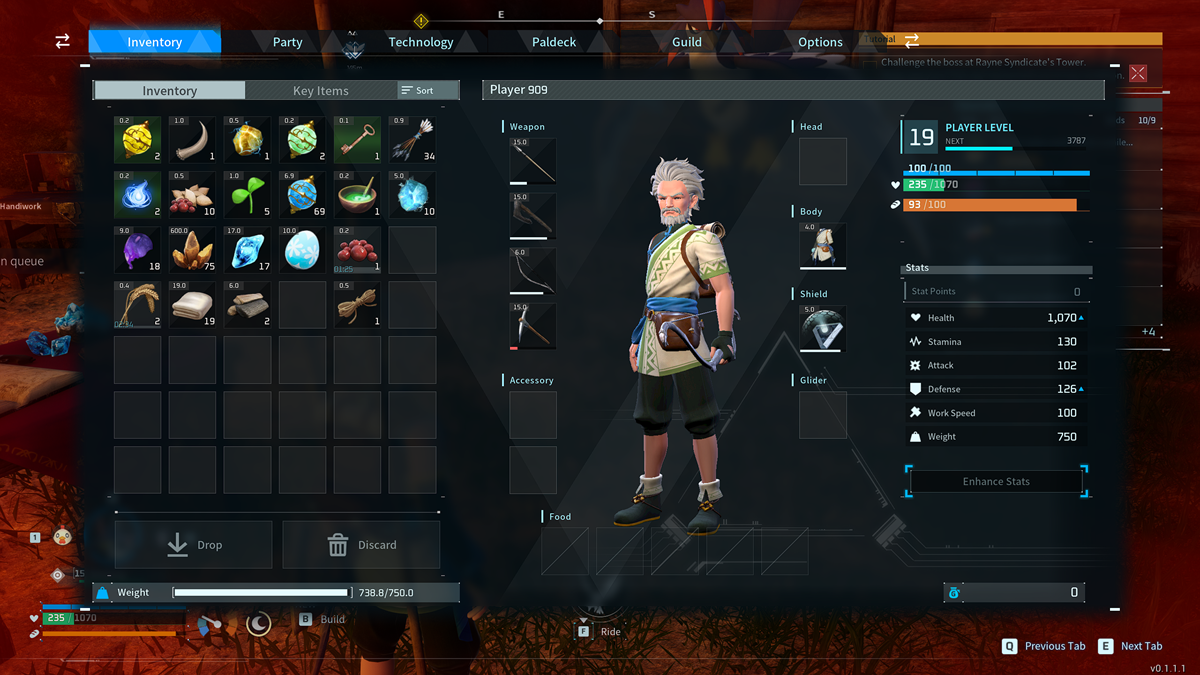
Task: Click the Drop button
Action: pos(194,545)
